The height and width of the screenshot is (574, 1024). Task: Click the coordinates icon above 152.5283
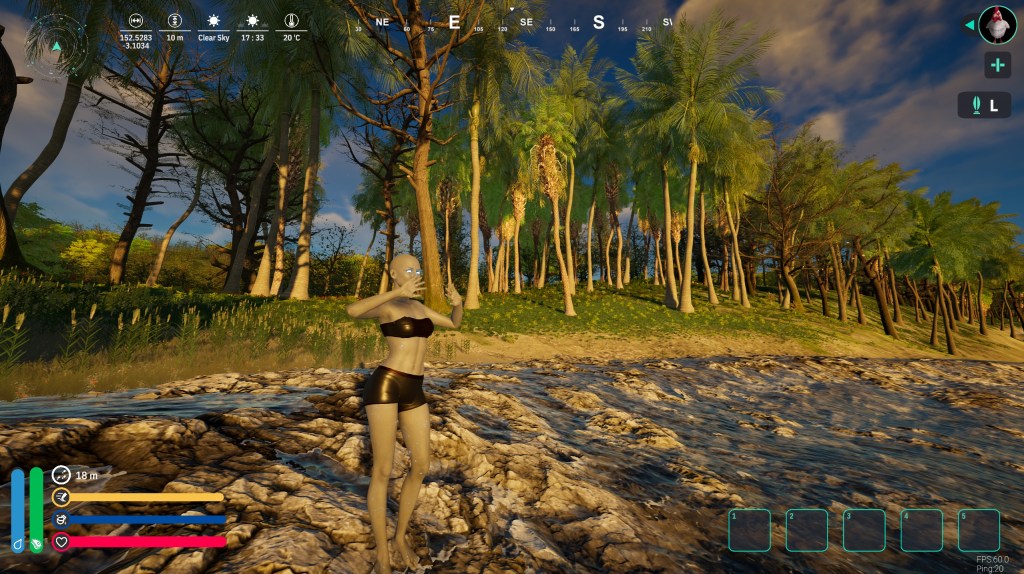pos(135,20)
